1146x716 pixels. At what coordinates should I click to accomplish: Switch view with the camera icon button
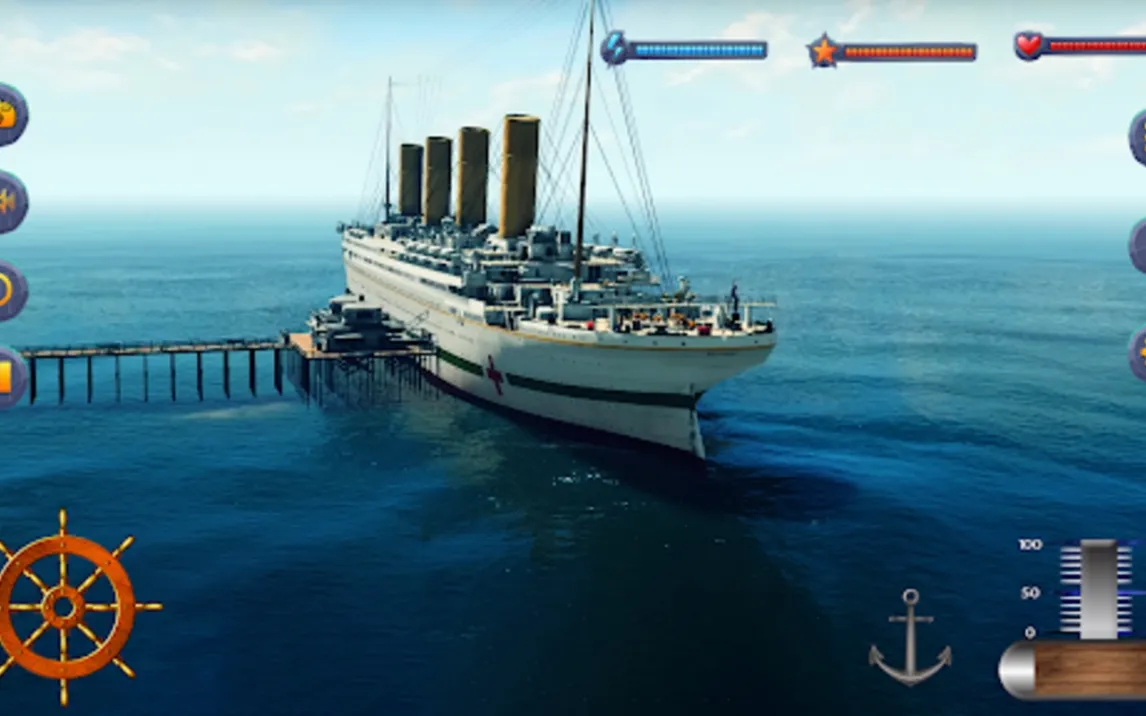(x=9, y=114)
